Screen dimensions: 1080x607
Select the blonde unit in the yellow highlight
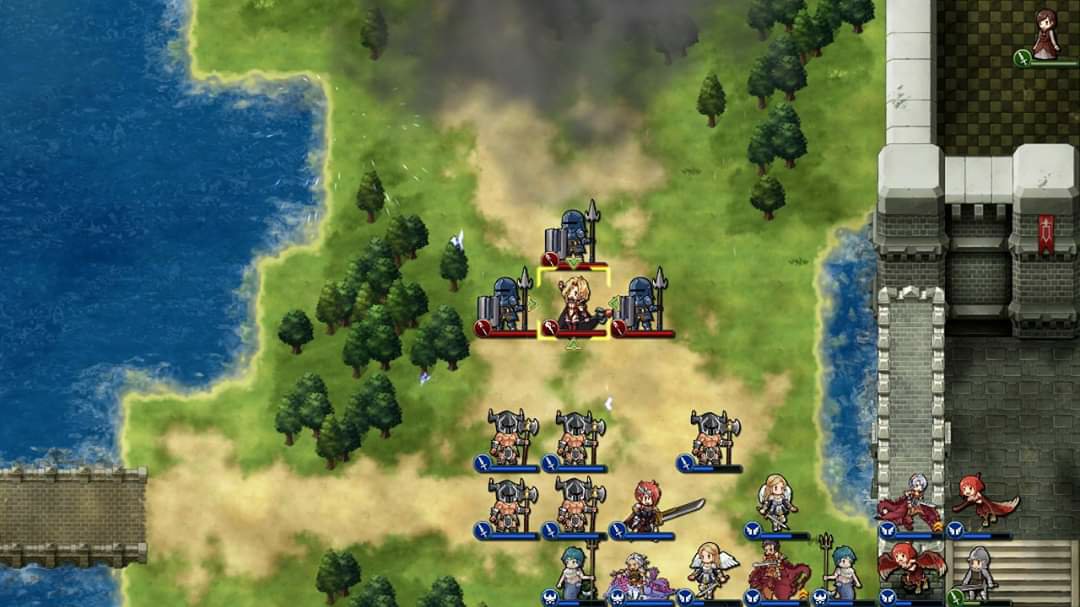click(574, 305)
